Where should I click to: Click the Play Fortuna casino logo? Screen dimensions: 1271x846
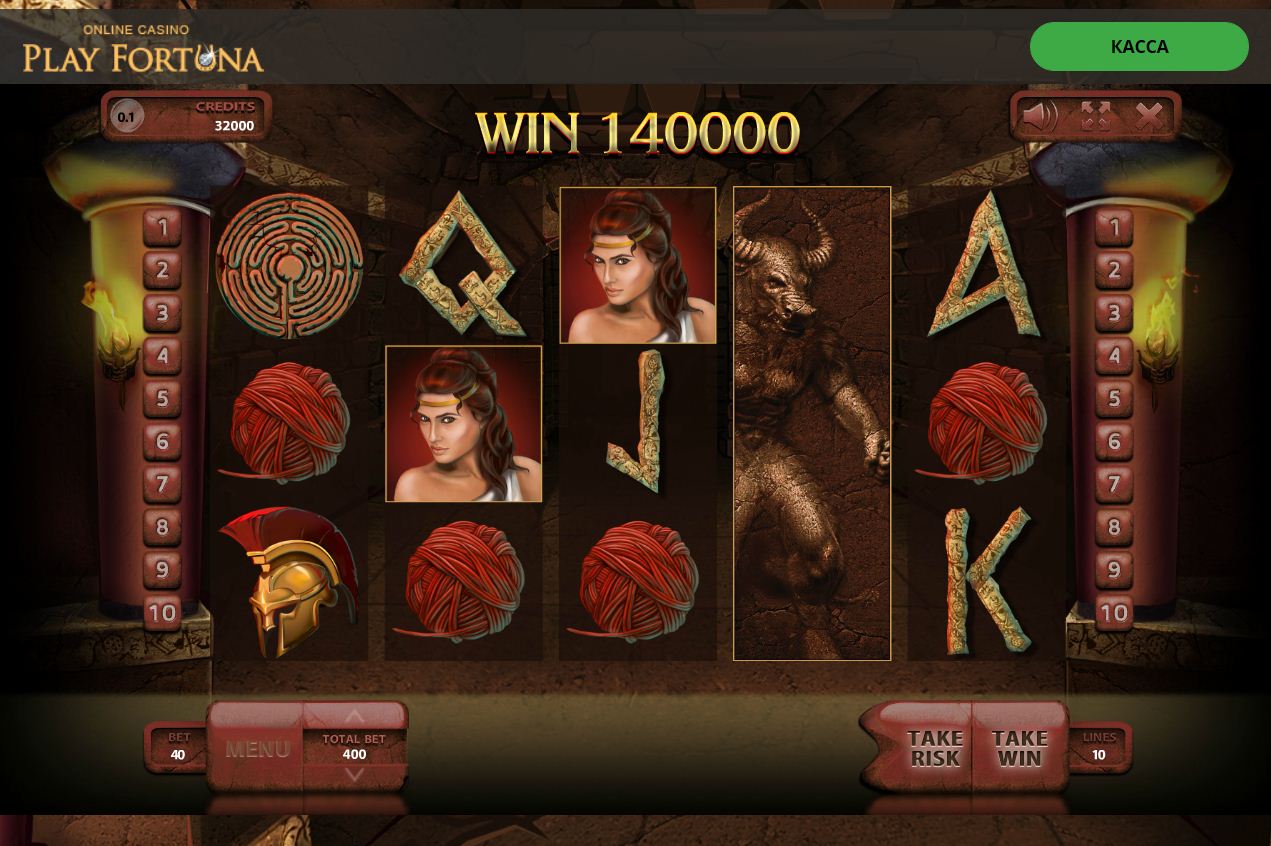click(x=143, y=49)
